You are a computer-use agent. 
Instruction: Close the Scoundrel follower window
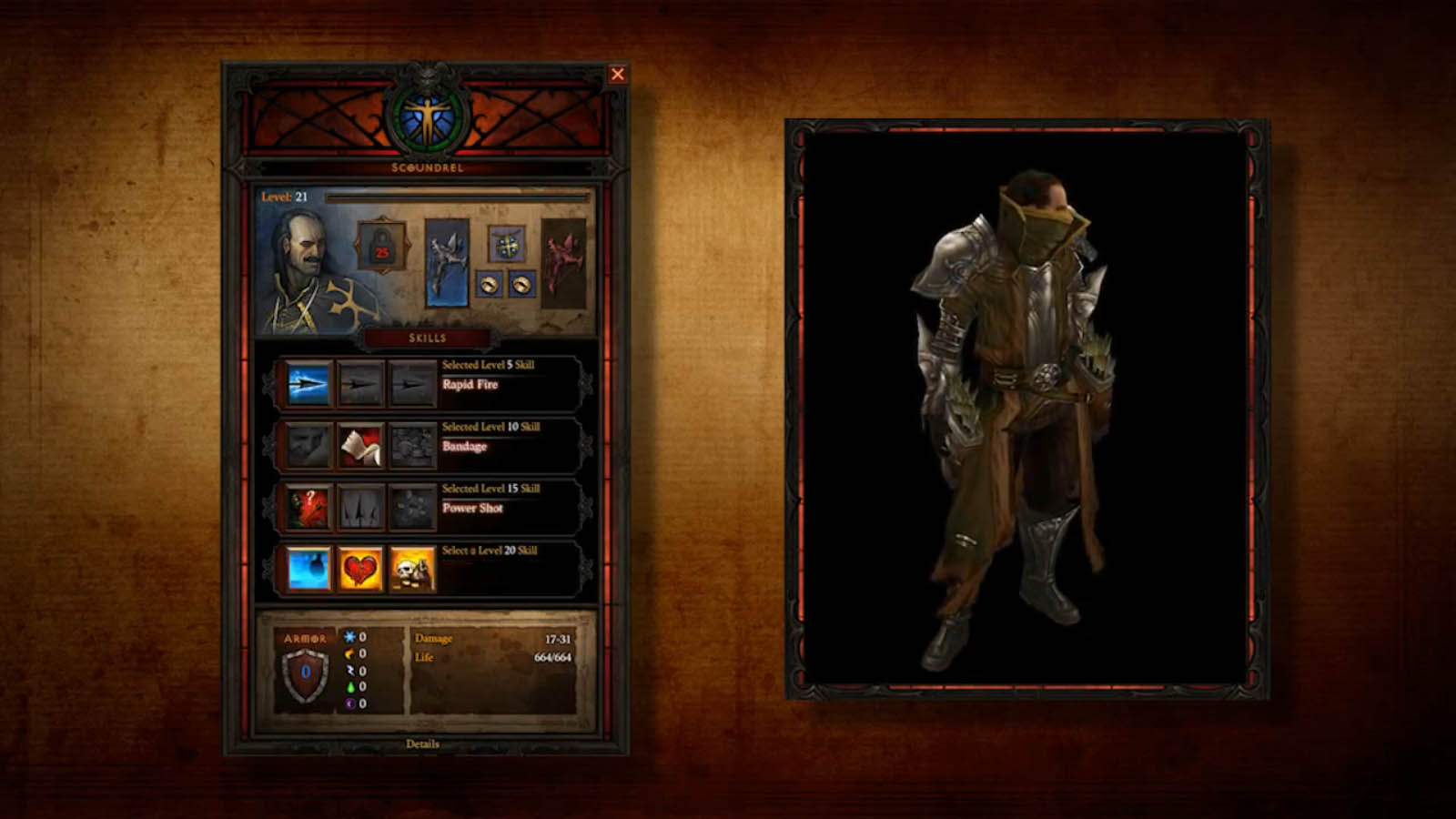[617, 75]
